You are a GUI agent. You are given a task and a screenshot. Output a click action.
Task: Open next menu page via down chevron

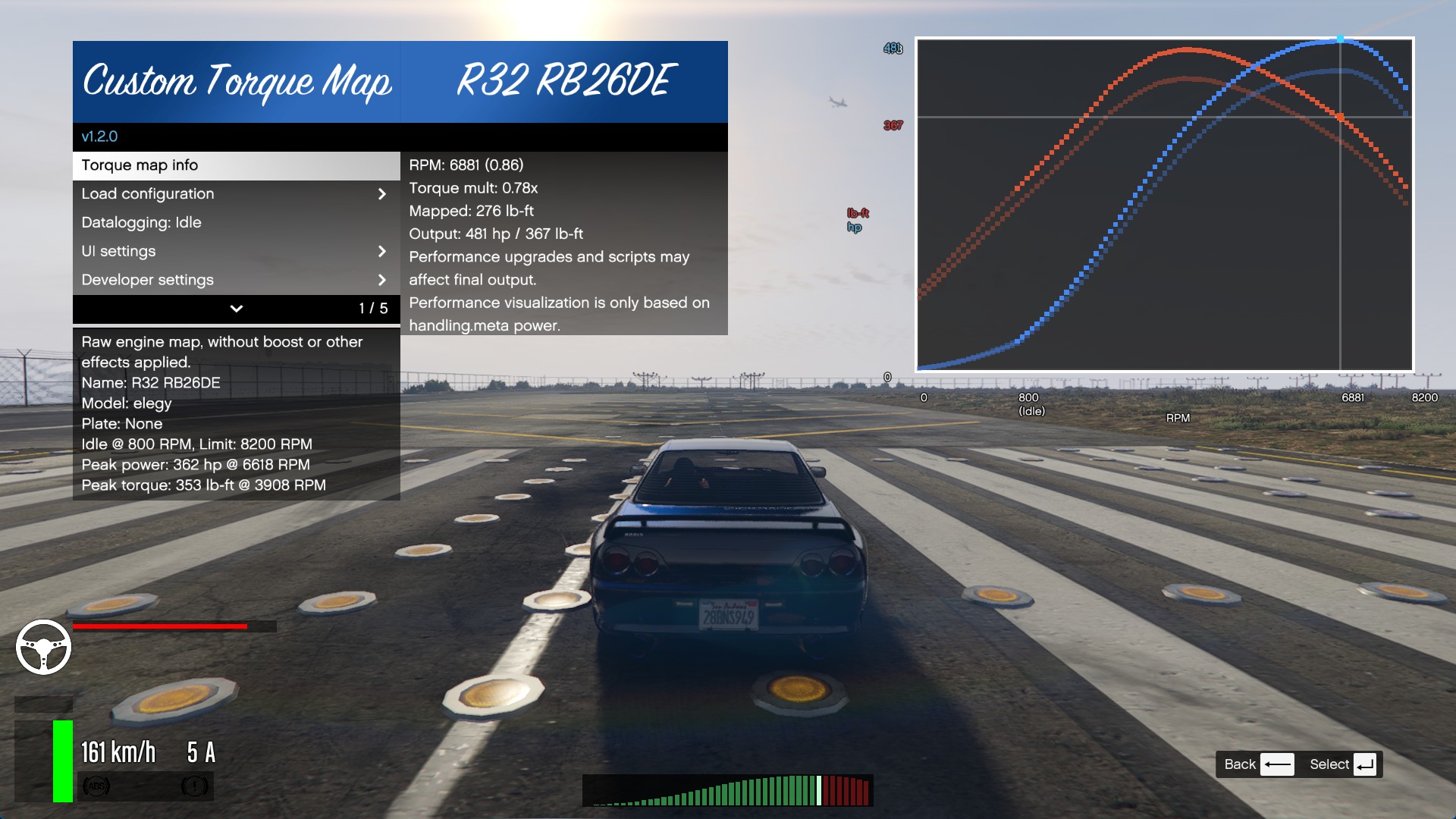point(236,309)
